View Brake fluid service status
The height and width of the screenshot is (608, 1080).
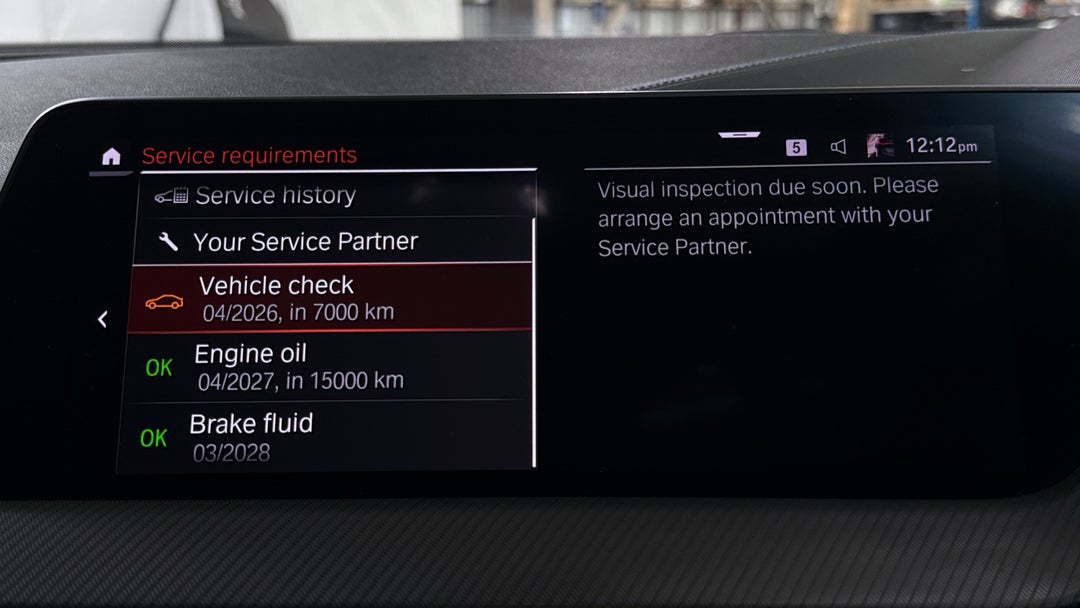point(330,437)
